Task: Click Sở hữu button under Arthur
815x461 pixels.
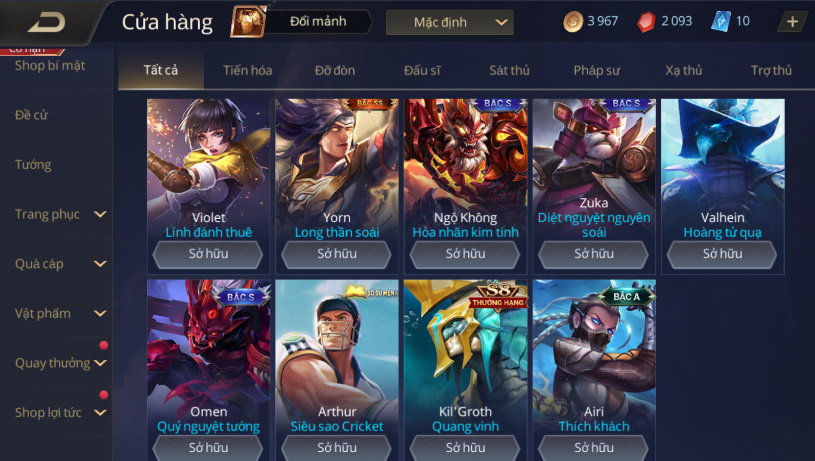Action: [x=337, y=447]
